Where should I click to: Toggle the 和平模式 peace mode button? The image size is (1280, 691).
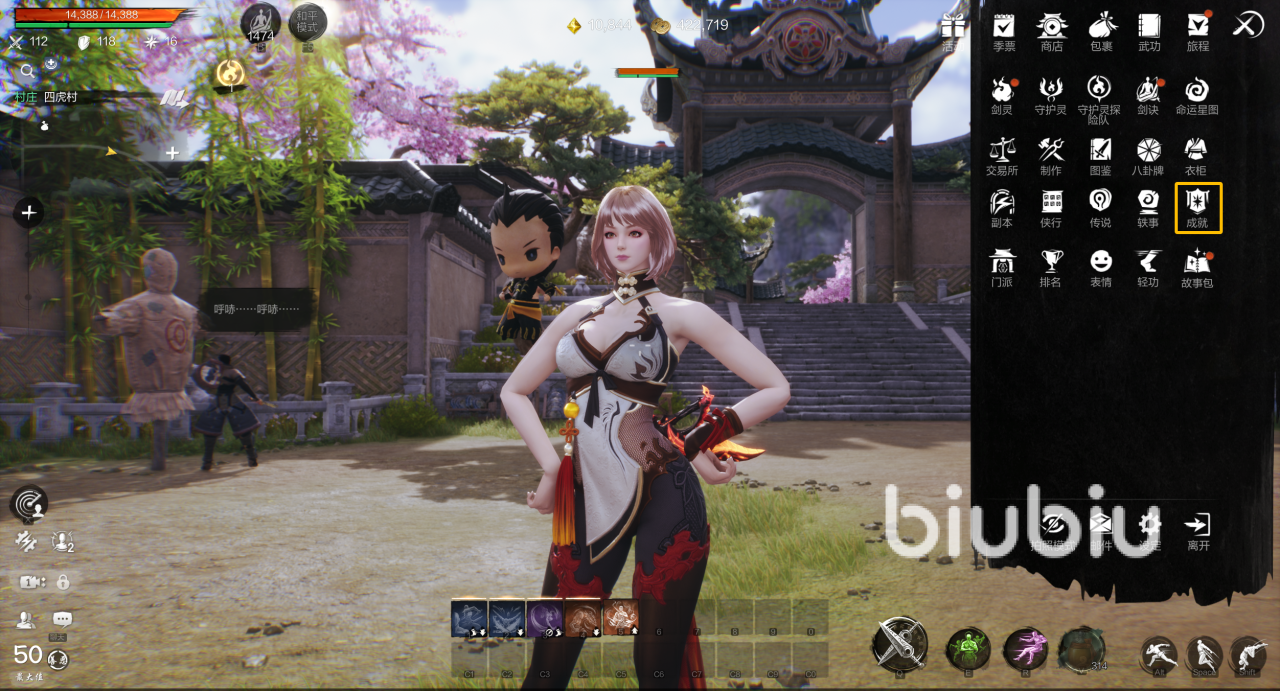point(307,24)
